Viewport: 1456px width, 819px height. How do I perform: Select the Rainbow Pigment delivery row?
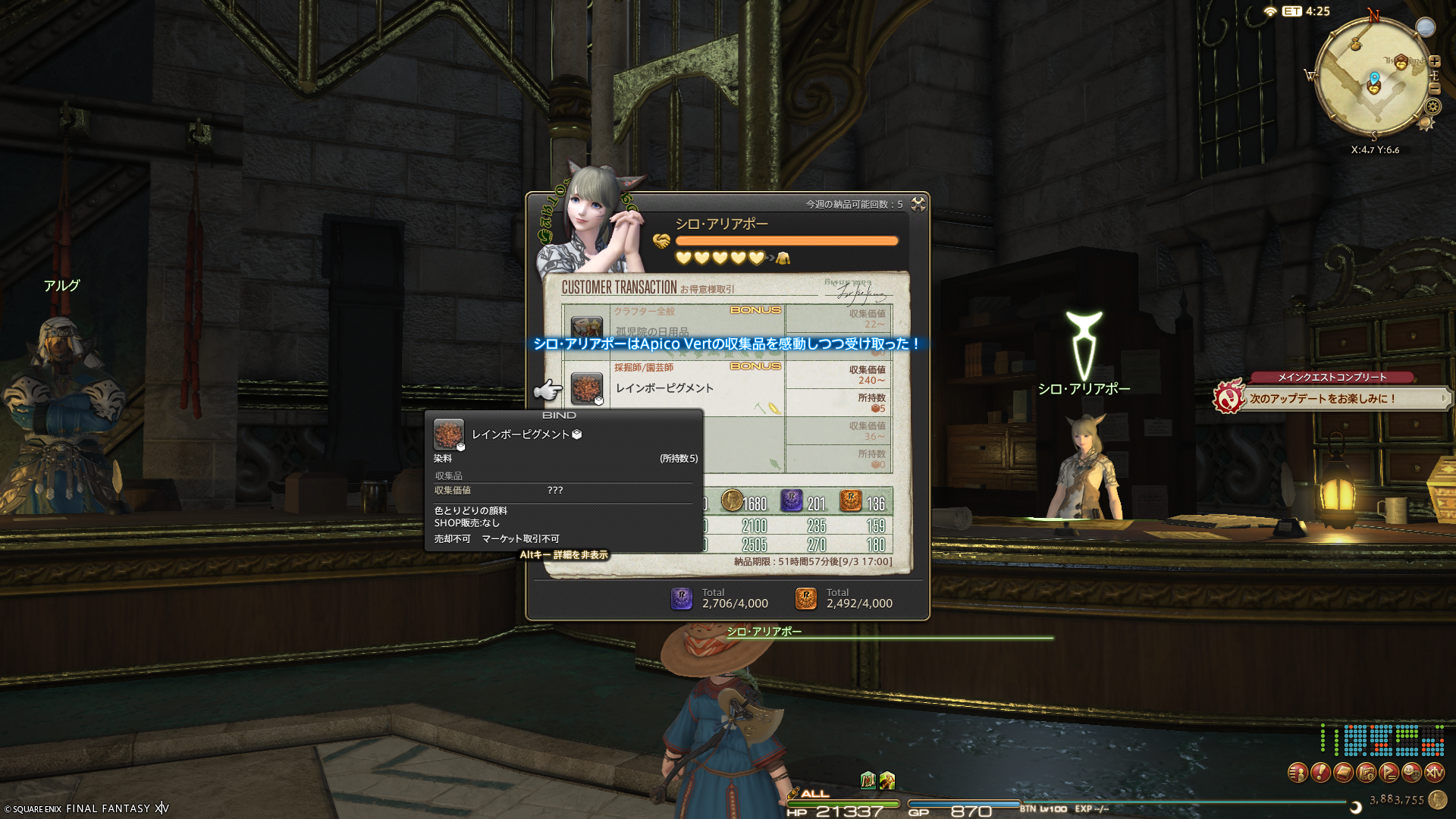(682, 388)
